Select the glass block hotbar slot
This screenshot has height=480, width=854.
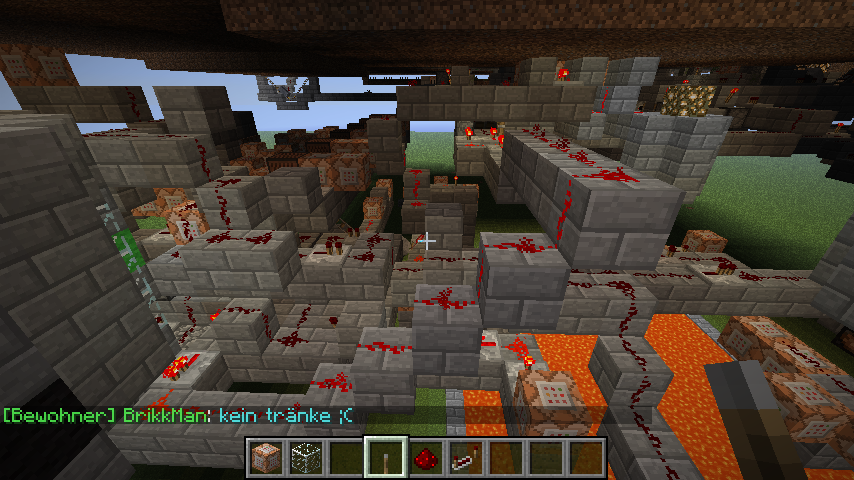coord(305,457)
